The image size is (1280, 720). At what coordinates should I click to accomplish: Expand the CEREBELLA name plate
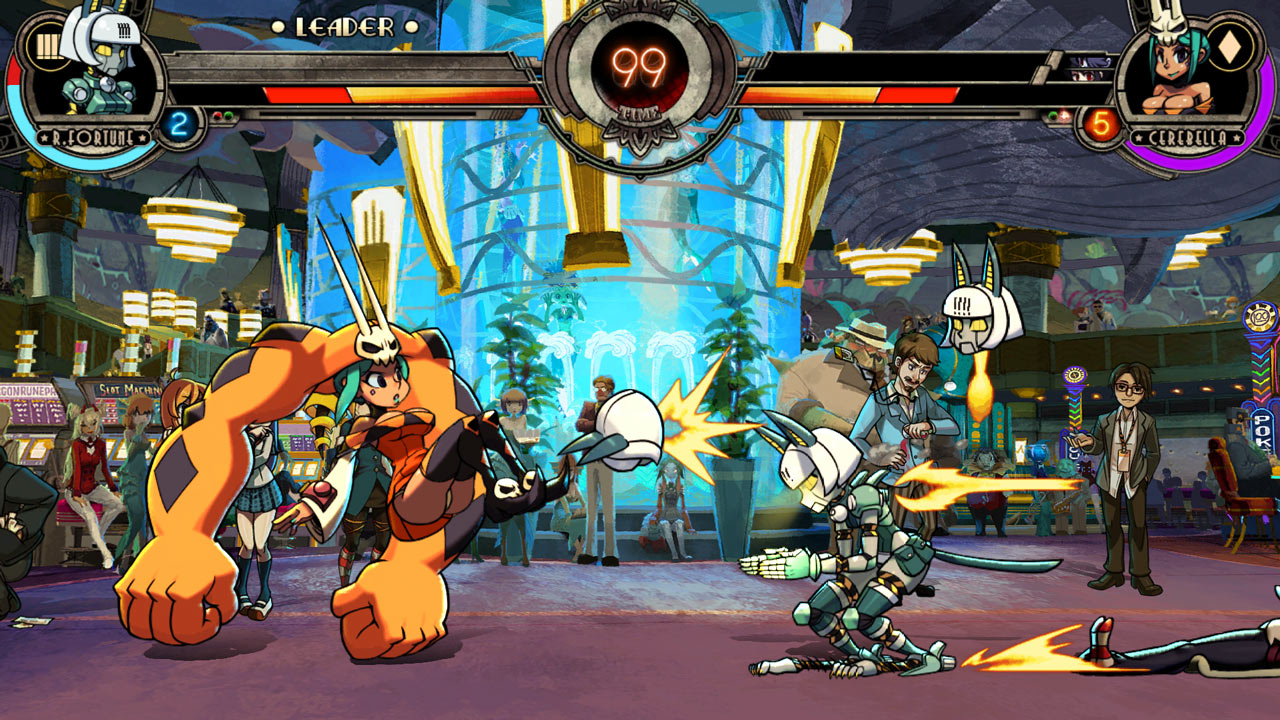[x=1188, y=137]
